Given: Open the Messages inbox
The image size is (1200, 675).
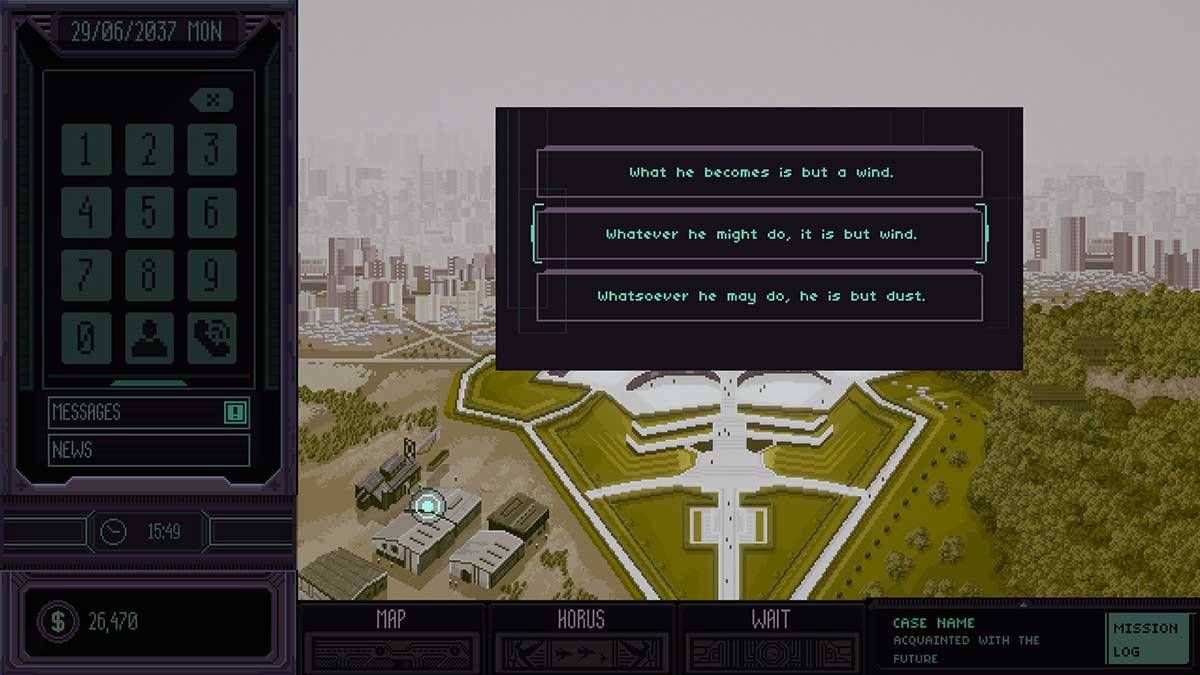Looking at the screenshot, I should click(x=148, y=412).
